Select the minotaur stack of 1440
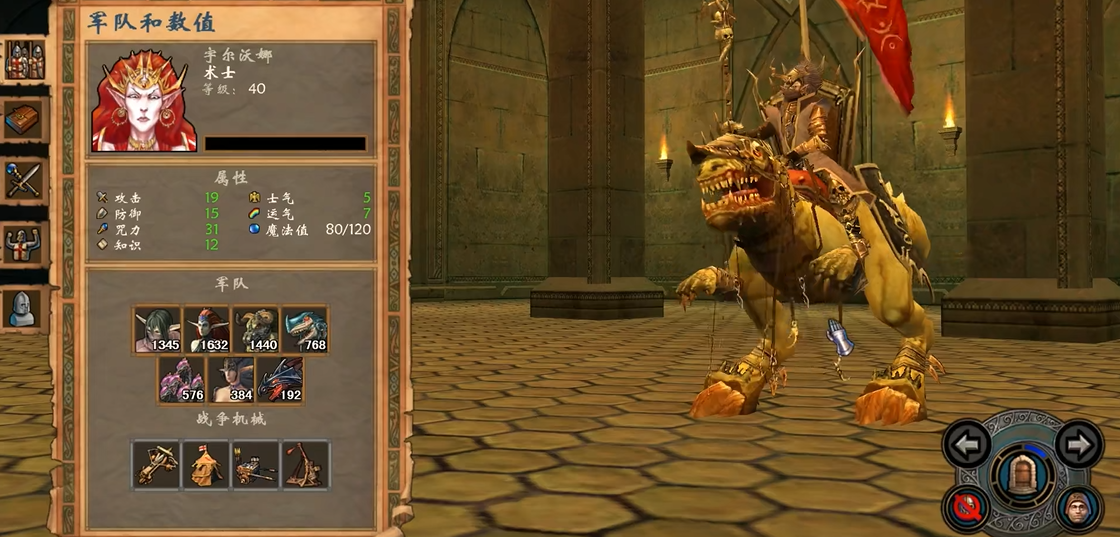This screenshot has height=537, width=1120. [x=256, y=330]
